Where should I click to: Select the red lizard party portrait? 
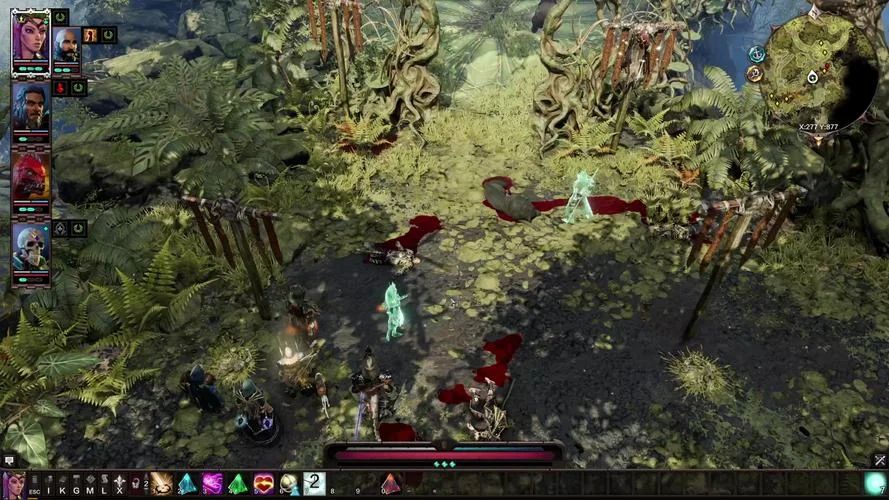30,175
